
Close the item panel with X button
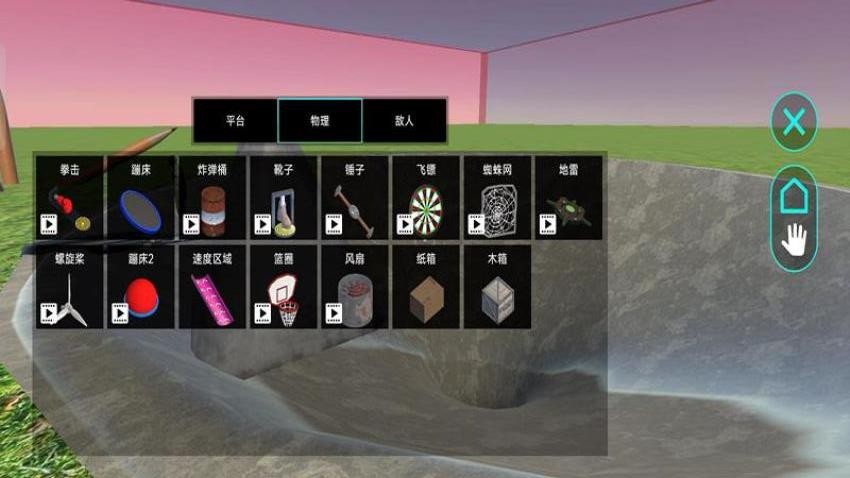point(793,123)
